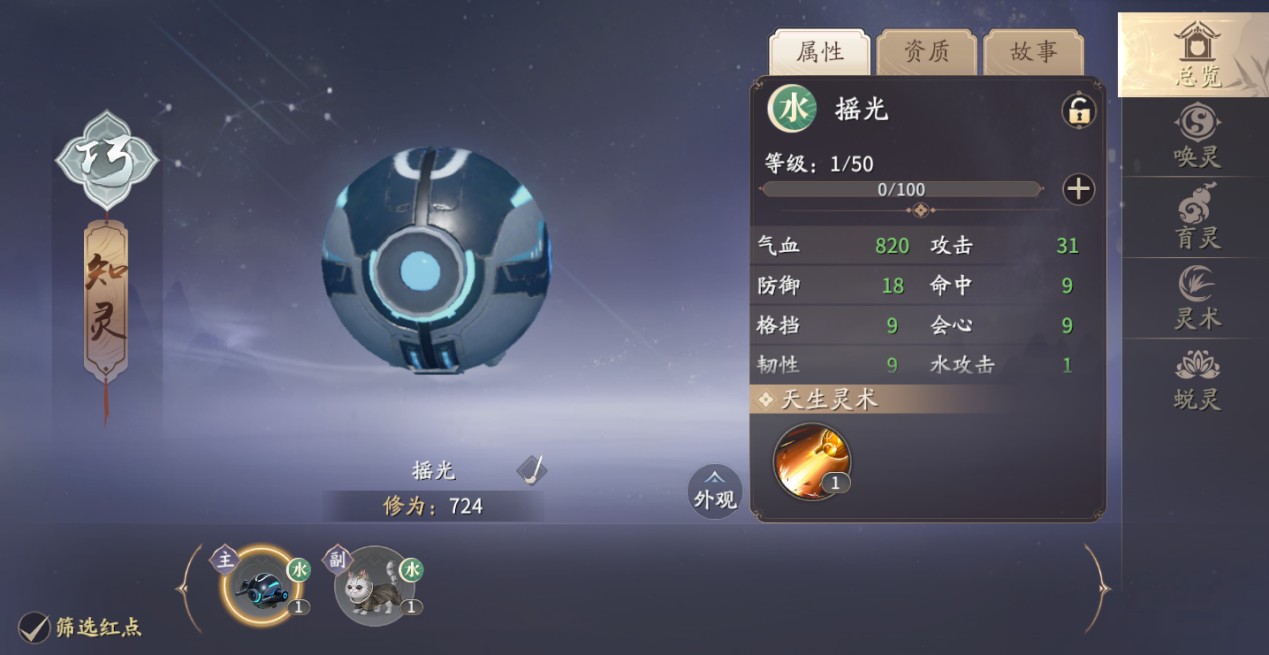Open the 唤灵 menu entry
The height and width of the screenshot is (655, 1269).
click(1196, 137)
